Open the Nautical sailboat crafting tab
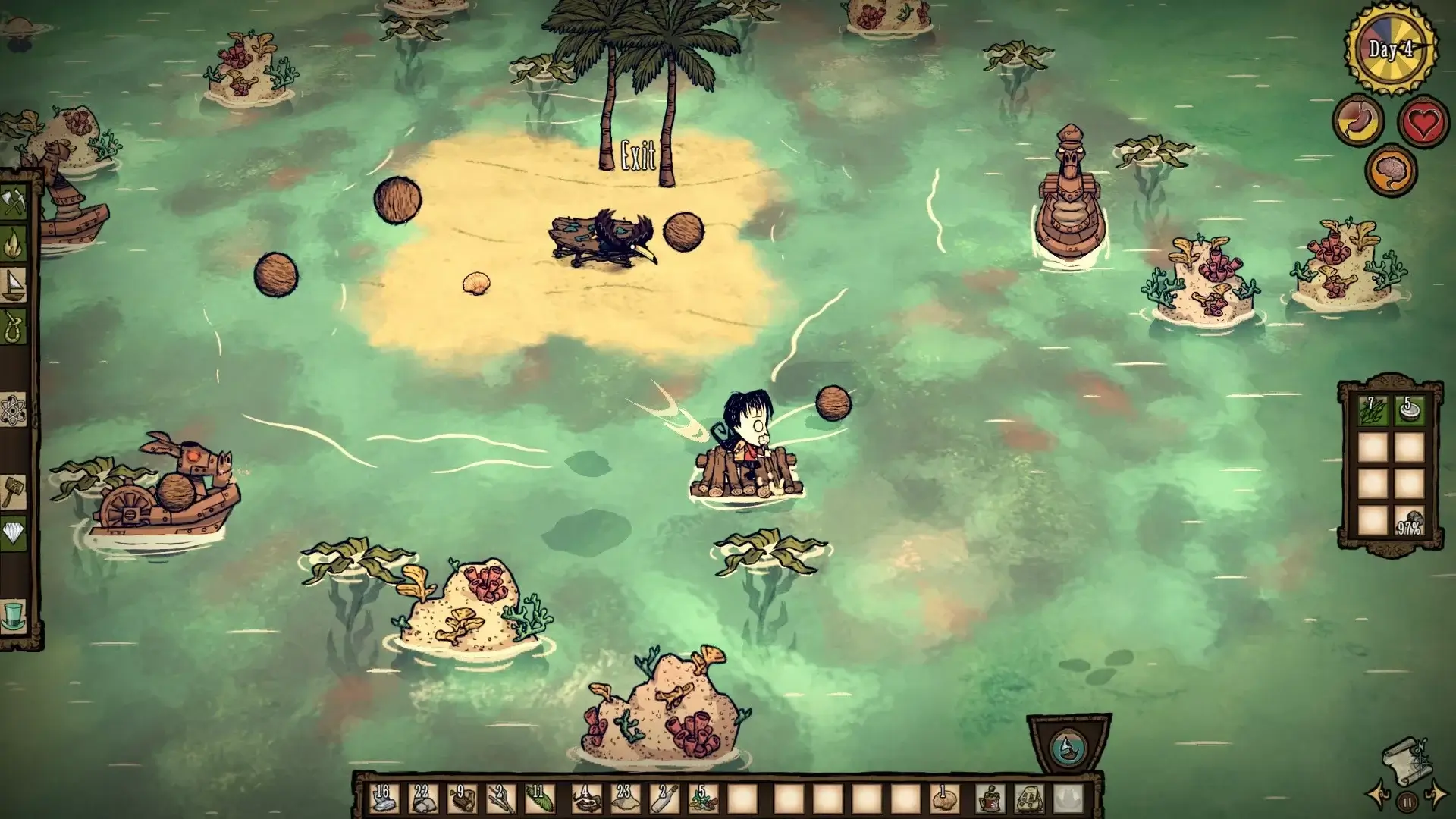Viewport: 1456px width, 819px height. point(14,283)
